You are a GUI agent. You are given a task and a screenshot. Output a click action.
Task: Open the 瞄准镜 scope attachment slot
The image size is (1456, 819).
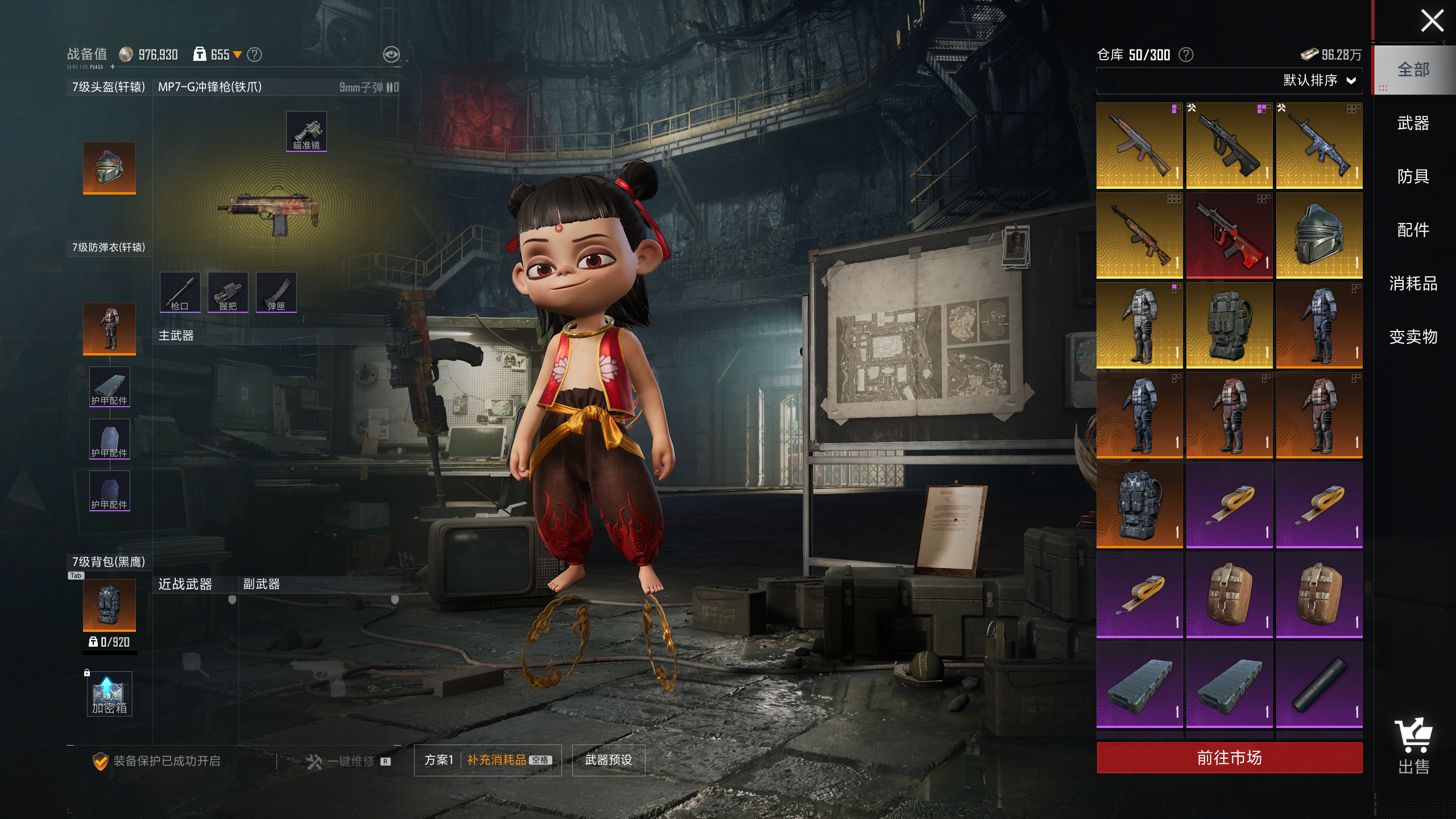pos(306,131)
